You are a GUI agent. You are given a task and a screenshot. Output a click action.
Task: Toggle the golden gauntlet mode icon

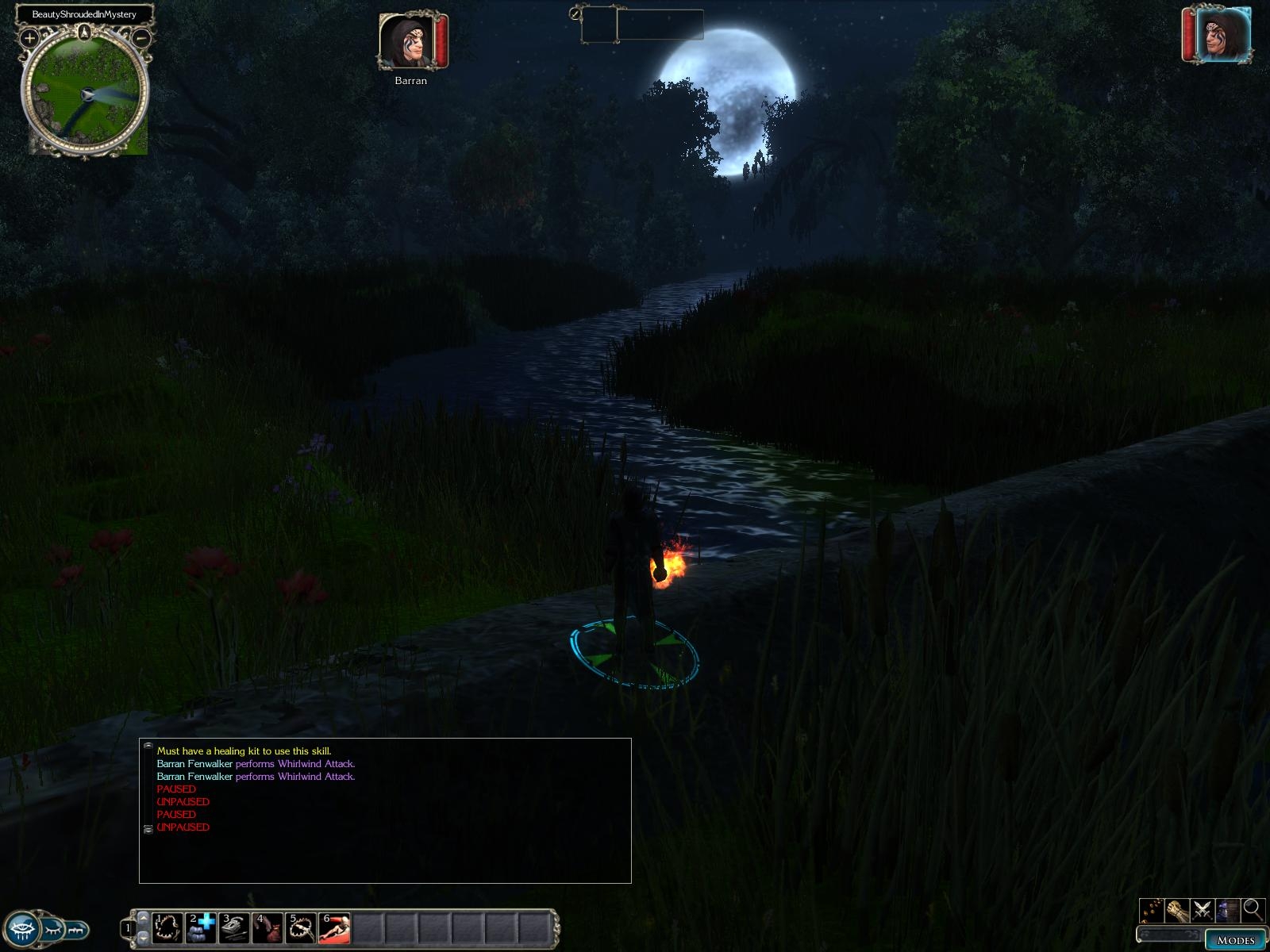[x=1177, y=909]
